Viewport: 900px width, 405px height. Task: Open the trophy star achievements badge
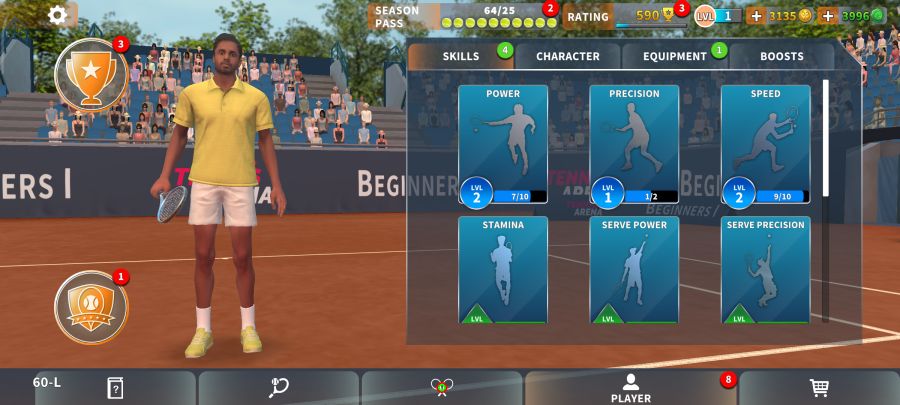coord(91,75)
